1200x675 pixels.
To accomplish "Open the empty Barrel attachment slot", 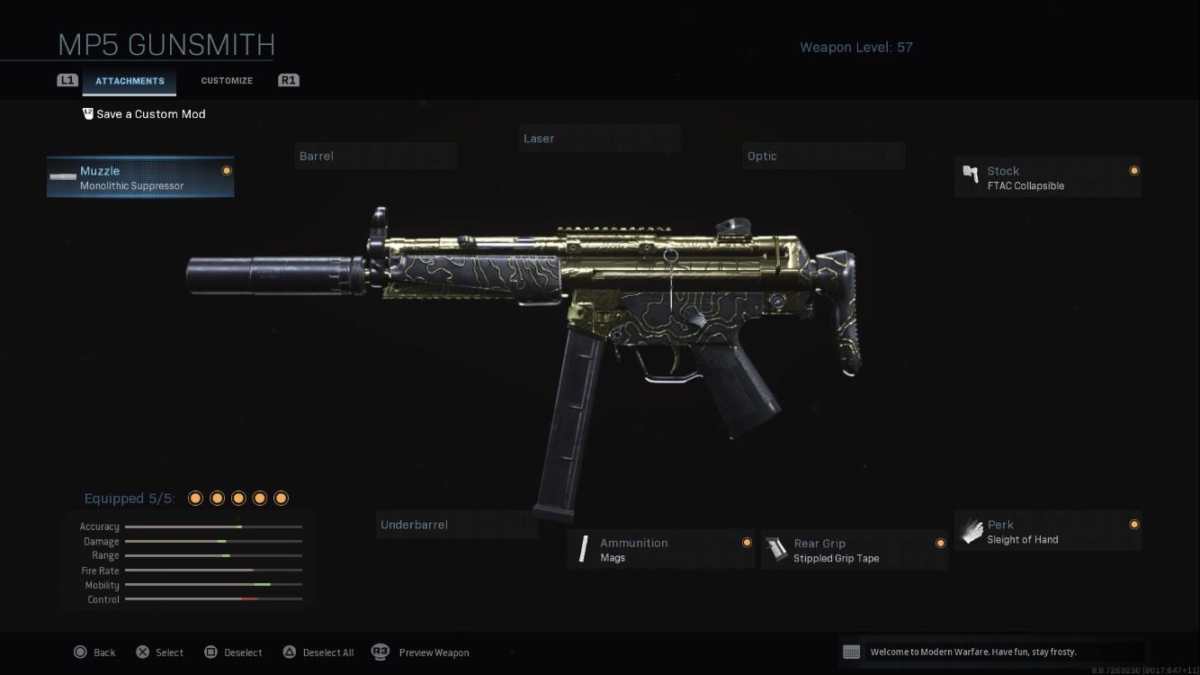I will (376, 156).
